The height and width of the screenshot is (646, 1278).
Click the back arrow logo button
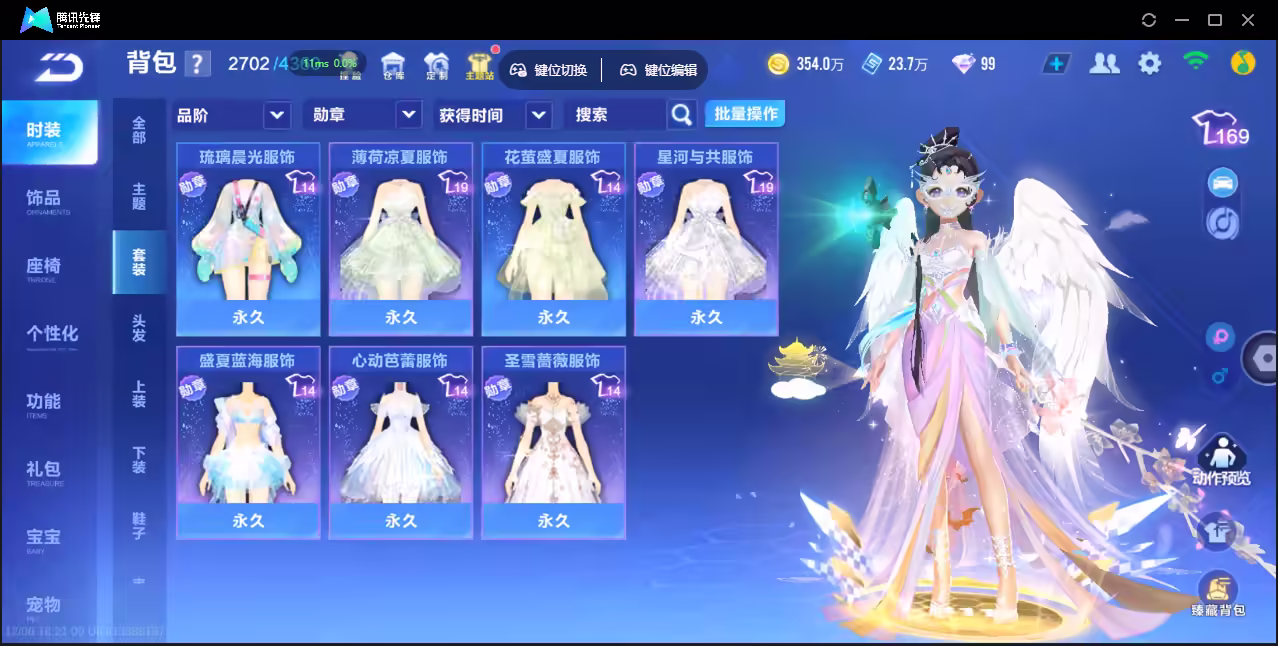pyautogui.click(x=59, y=66)
